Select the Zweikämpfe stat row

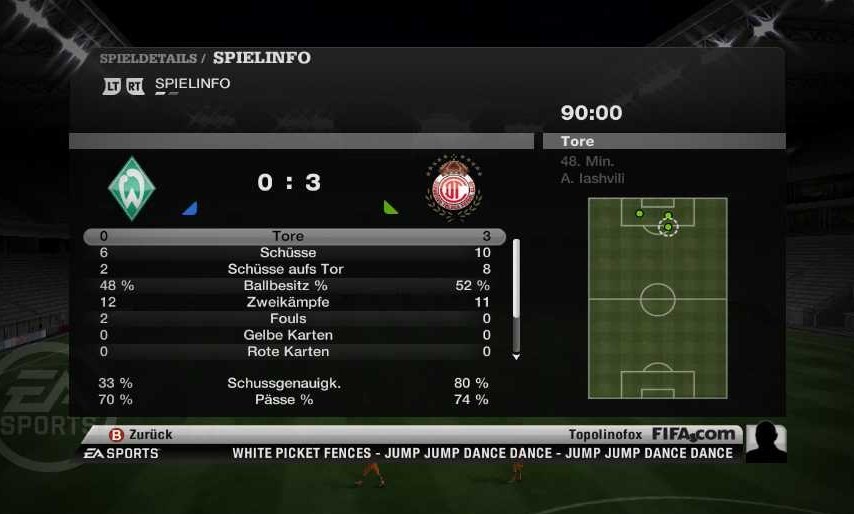tap(288, 302)
